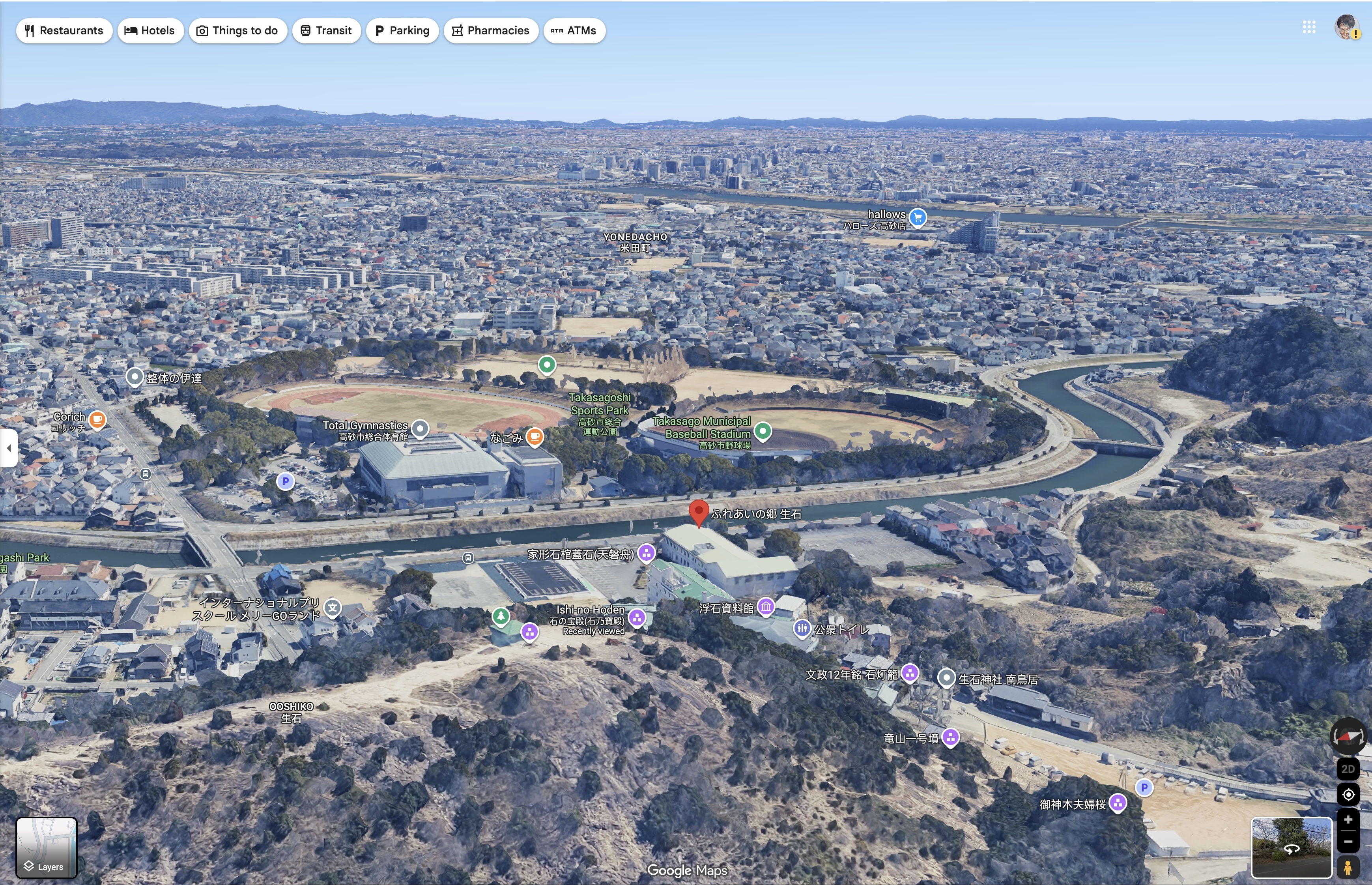Find Parking nearby
Image resolution: width=1372 pixels, height=885 pixels.
(x=402, y=30)
